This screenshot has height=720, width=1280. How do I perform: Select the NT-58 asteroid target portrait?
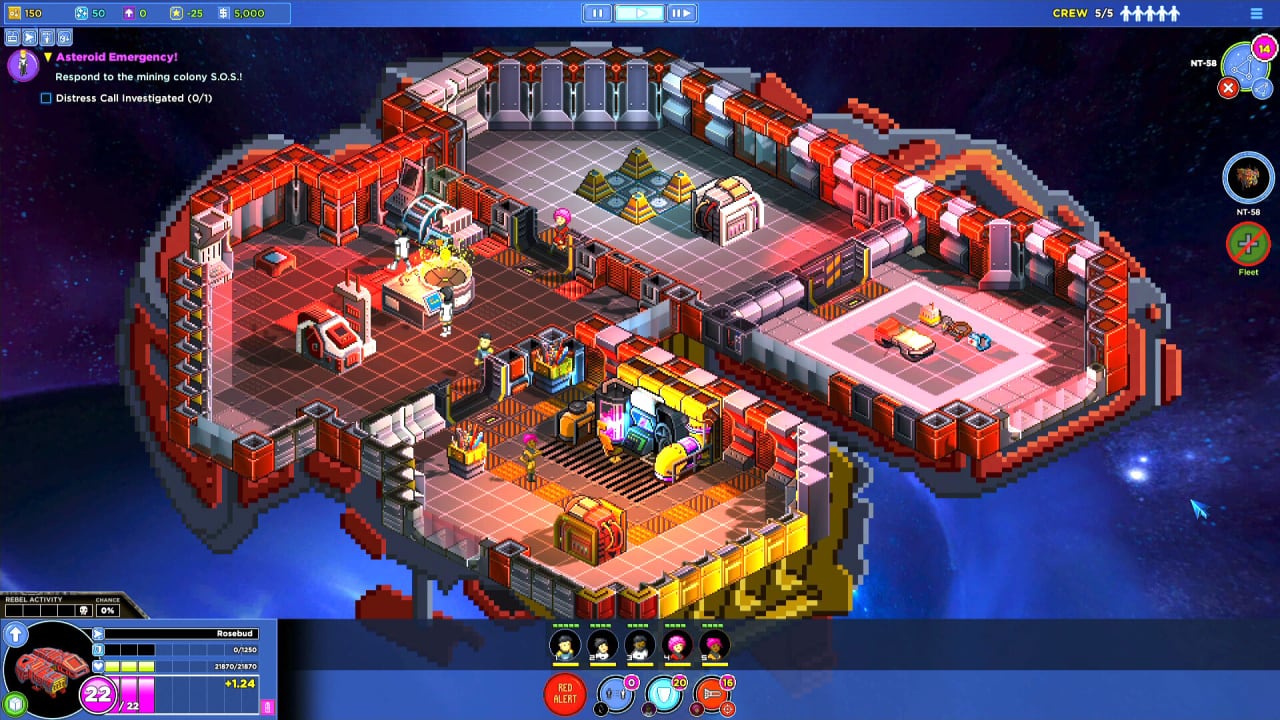click(x=1247, y=178)
